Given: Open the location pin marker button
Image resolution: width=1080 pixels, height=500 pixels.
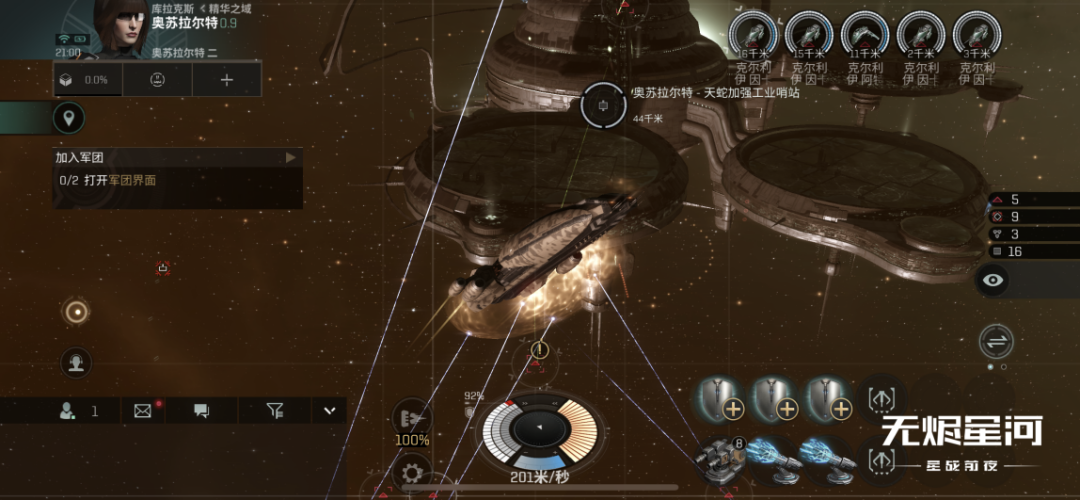Looking at the screenshot, I should pyautogui.click(x=69, y=119).
